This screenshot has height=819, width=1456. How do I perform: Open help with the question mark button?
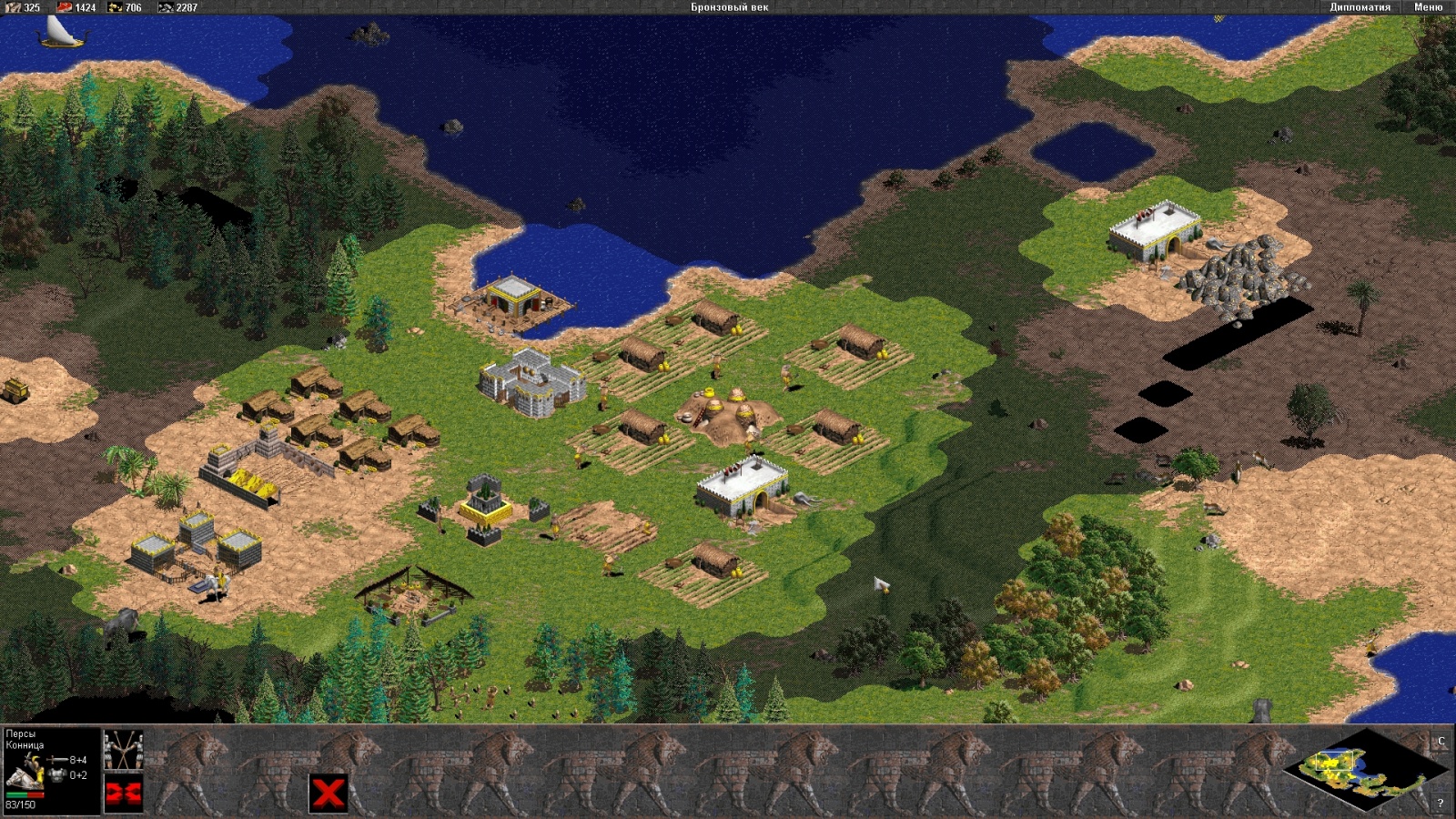(1440, 803)
